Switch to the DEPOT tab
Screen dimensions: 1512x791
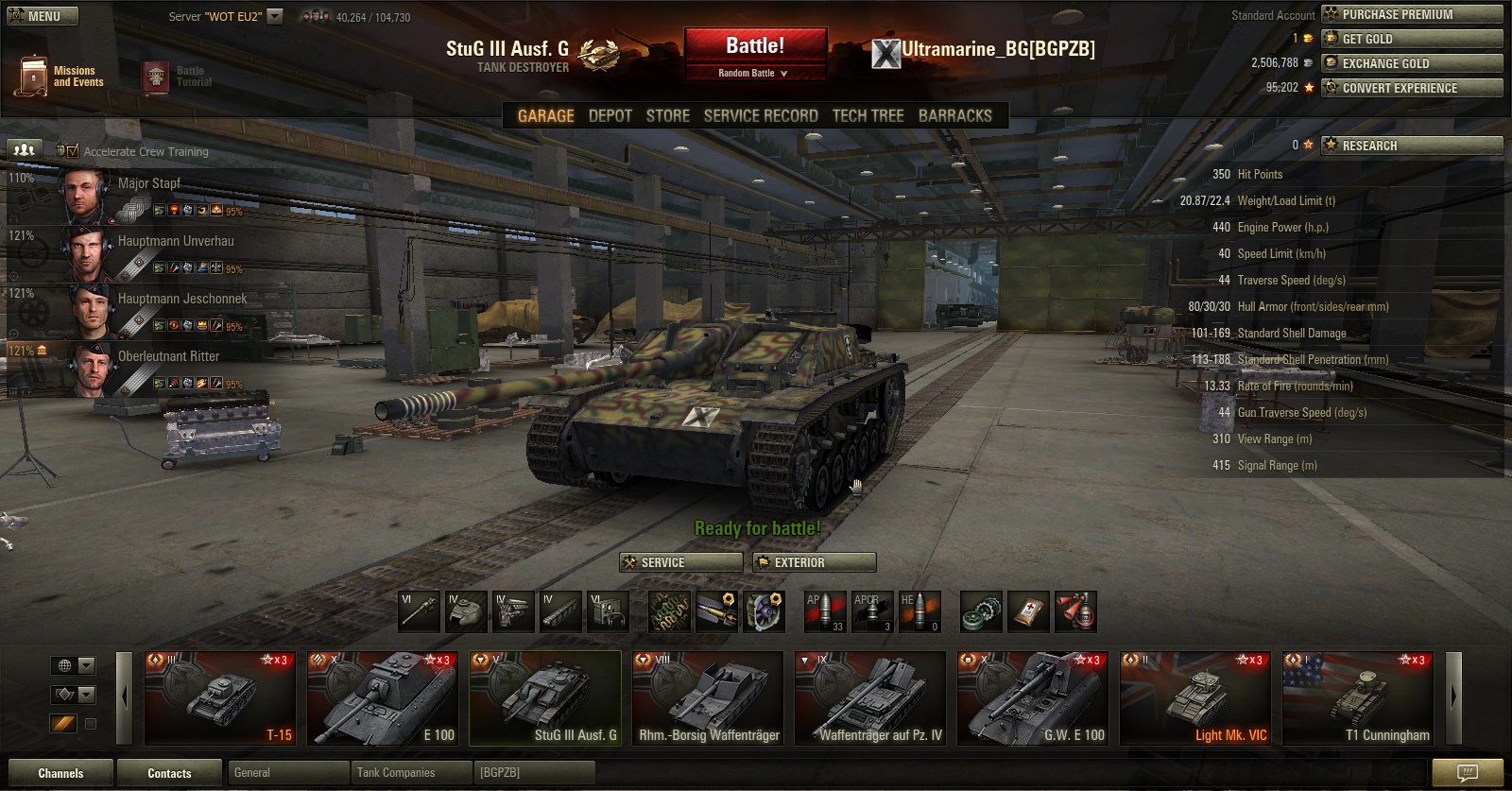[x=610, y=115]
